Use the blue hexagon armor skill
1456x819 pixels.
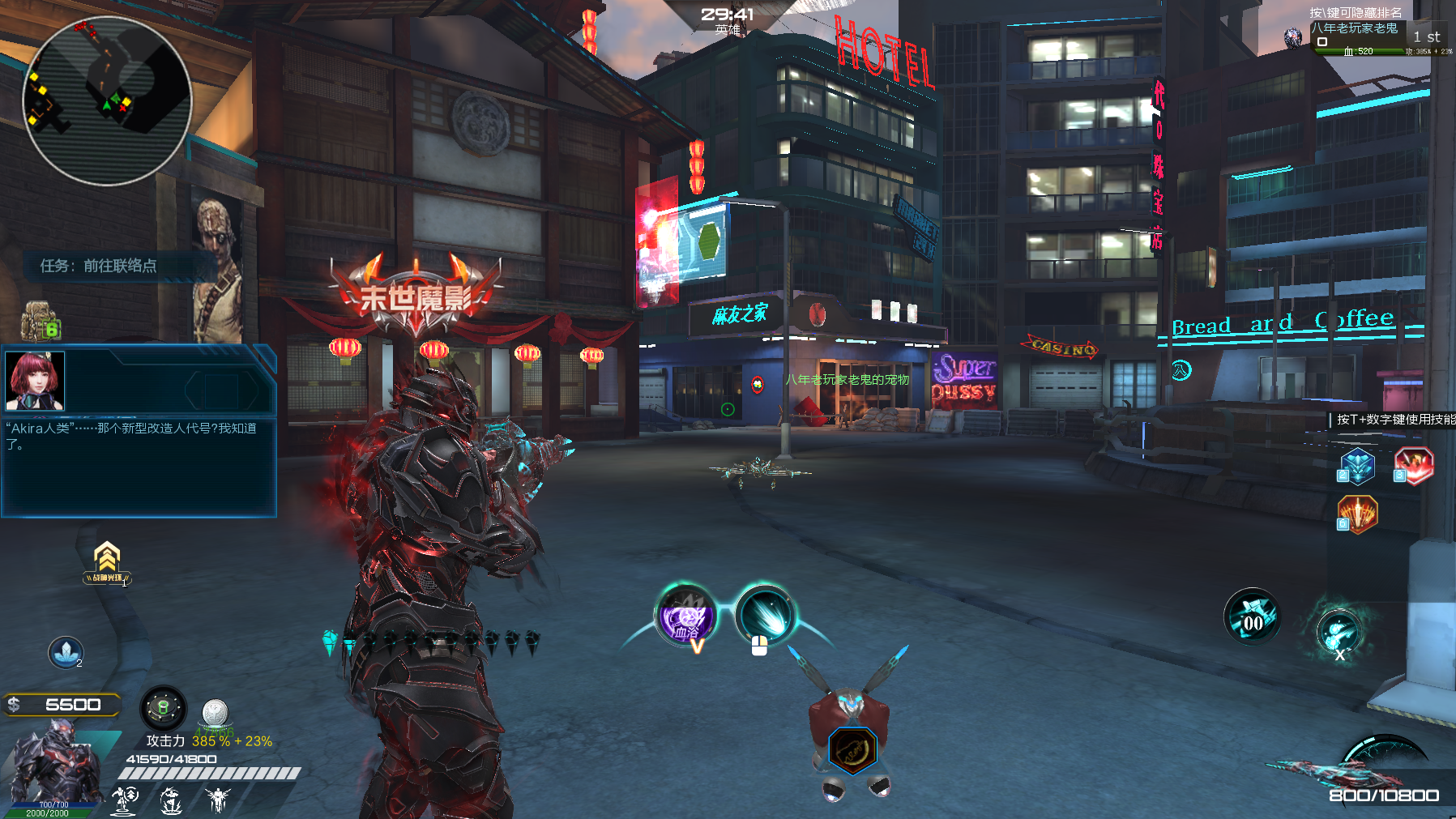click(x=1357, y=467)
